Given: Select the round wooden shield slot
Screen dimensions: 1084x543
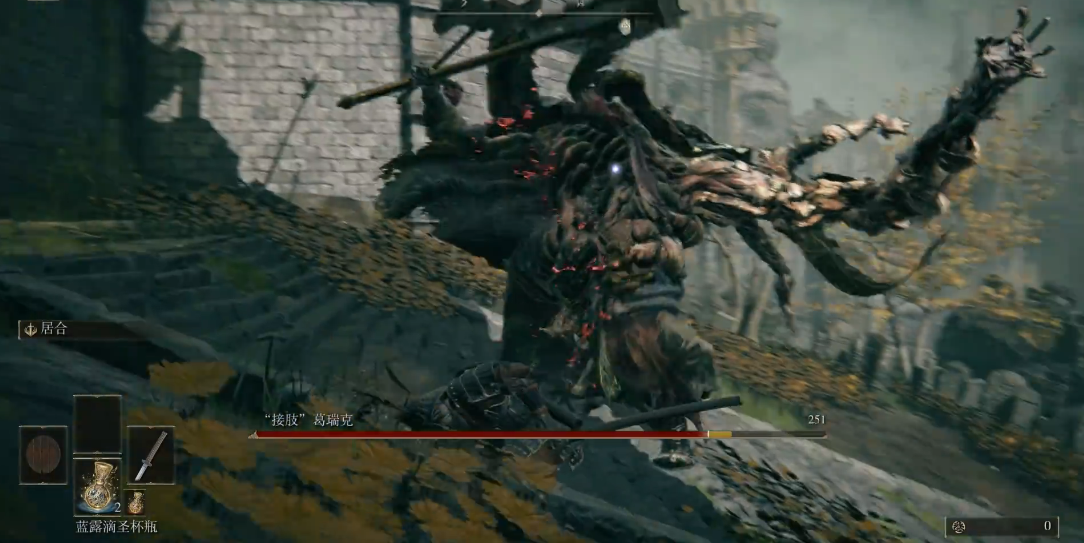Looking at the screenshot, I should coord(43,455).
